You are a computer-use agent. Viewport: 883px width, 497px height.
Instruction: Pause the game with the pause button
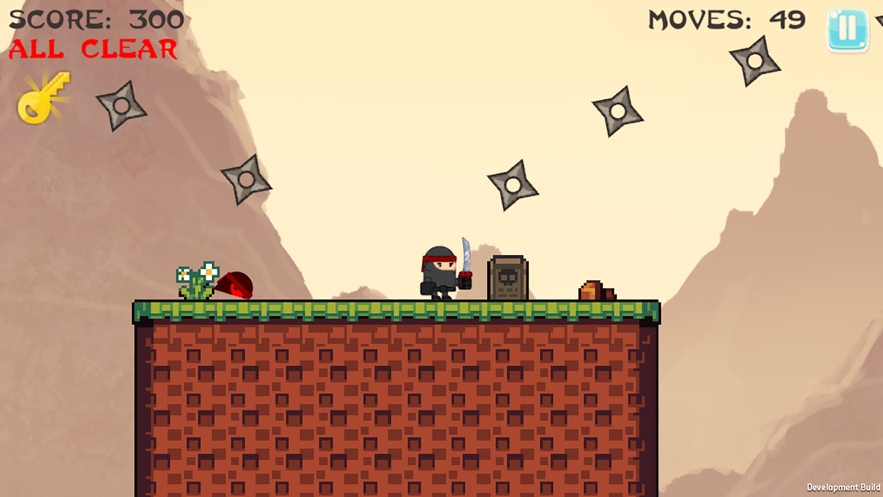coord(847,30)
